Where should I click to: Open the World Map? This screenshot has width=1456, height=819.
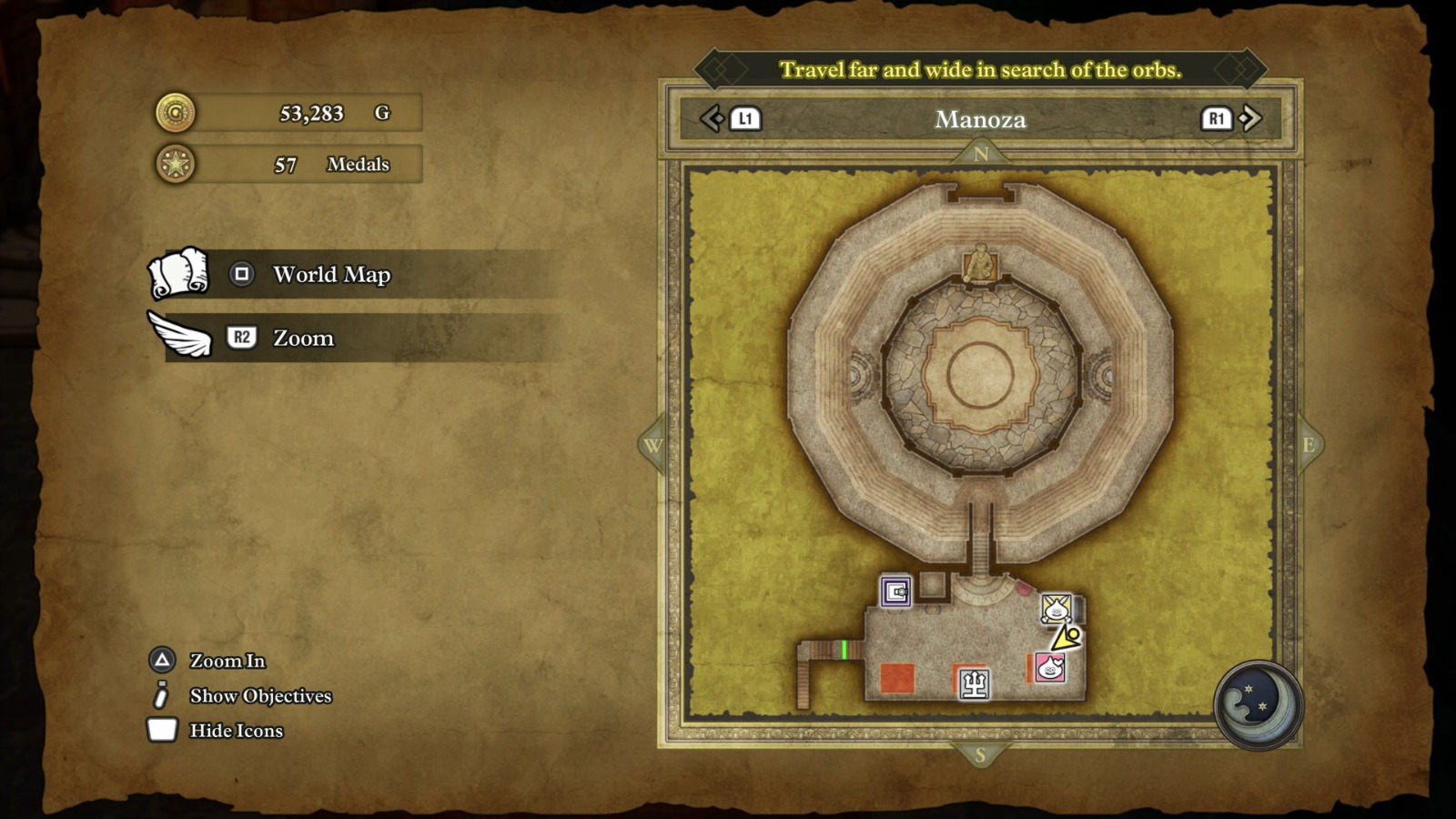click(x=331, y=274)
